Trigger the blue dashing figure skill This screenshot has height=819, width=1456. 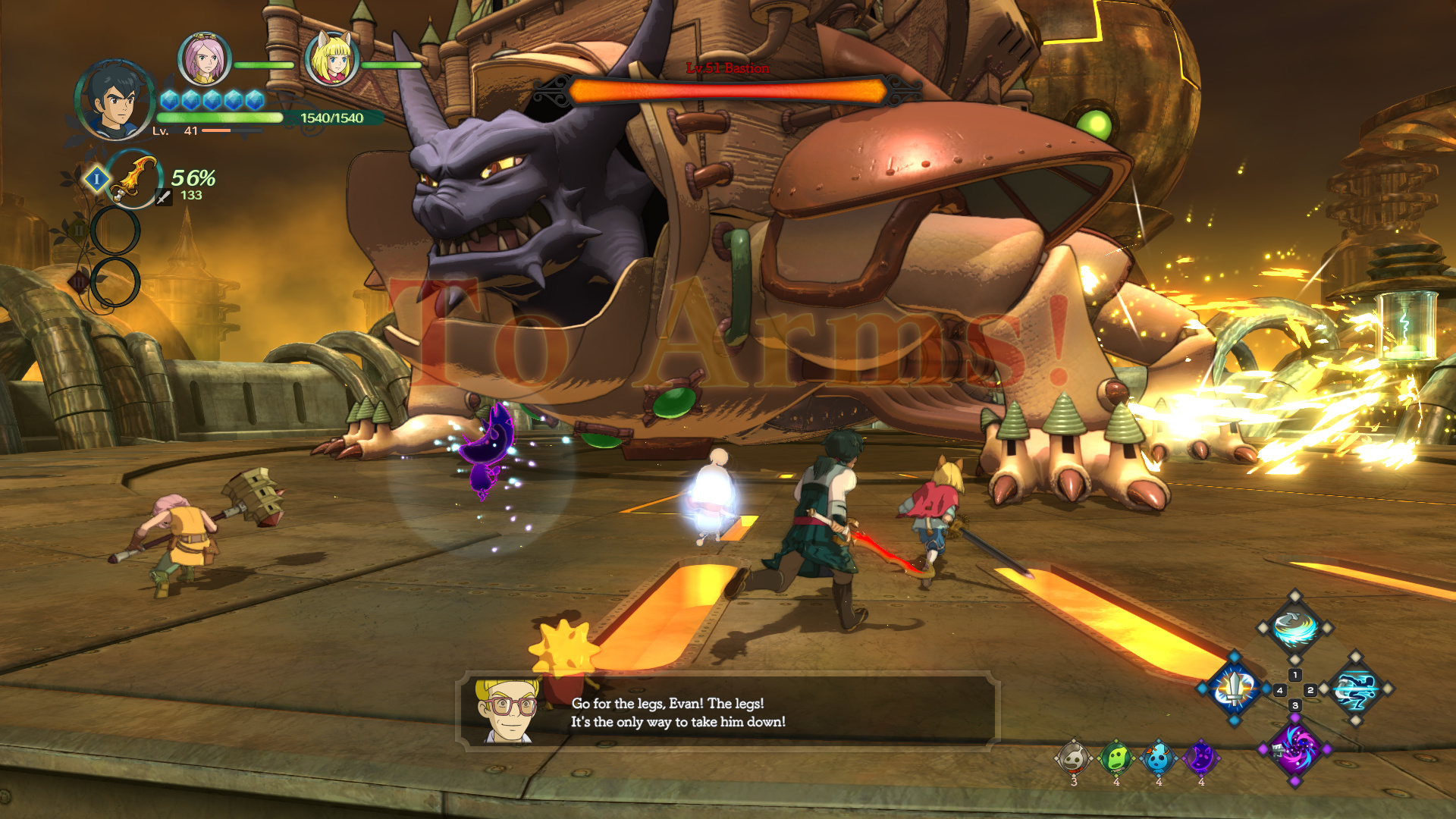click(x=1356, y=689)
